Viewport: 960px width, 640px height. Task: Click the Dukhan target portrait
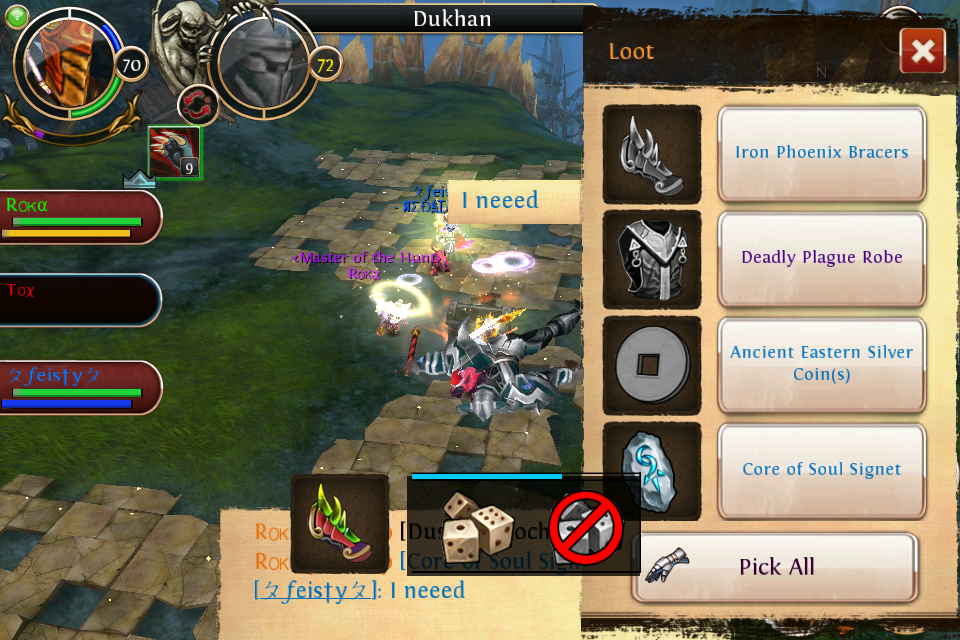[266, 65]
